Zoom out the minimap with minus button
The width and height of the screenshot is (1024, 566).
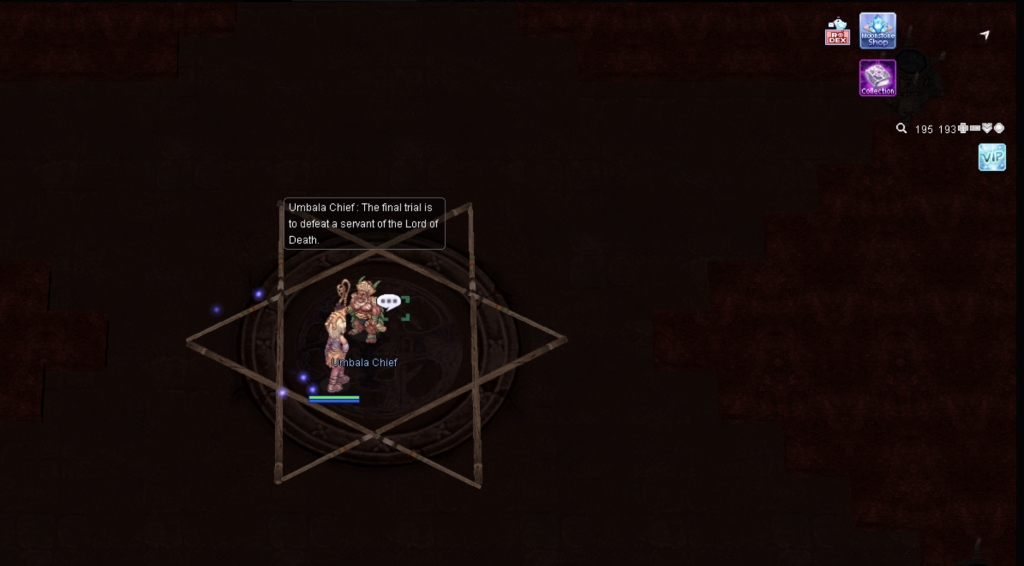tap(975, 128)
